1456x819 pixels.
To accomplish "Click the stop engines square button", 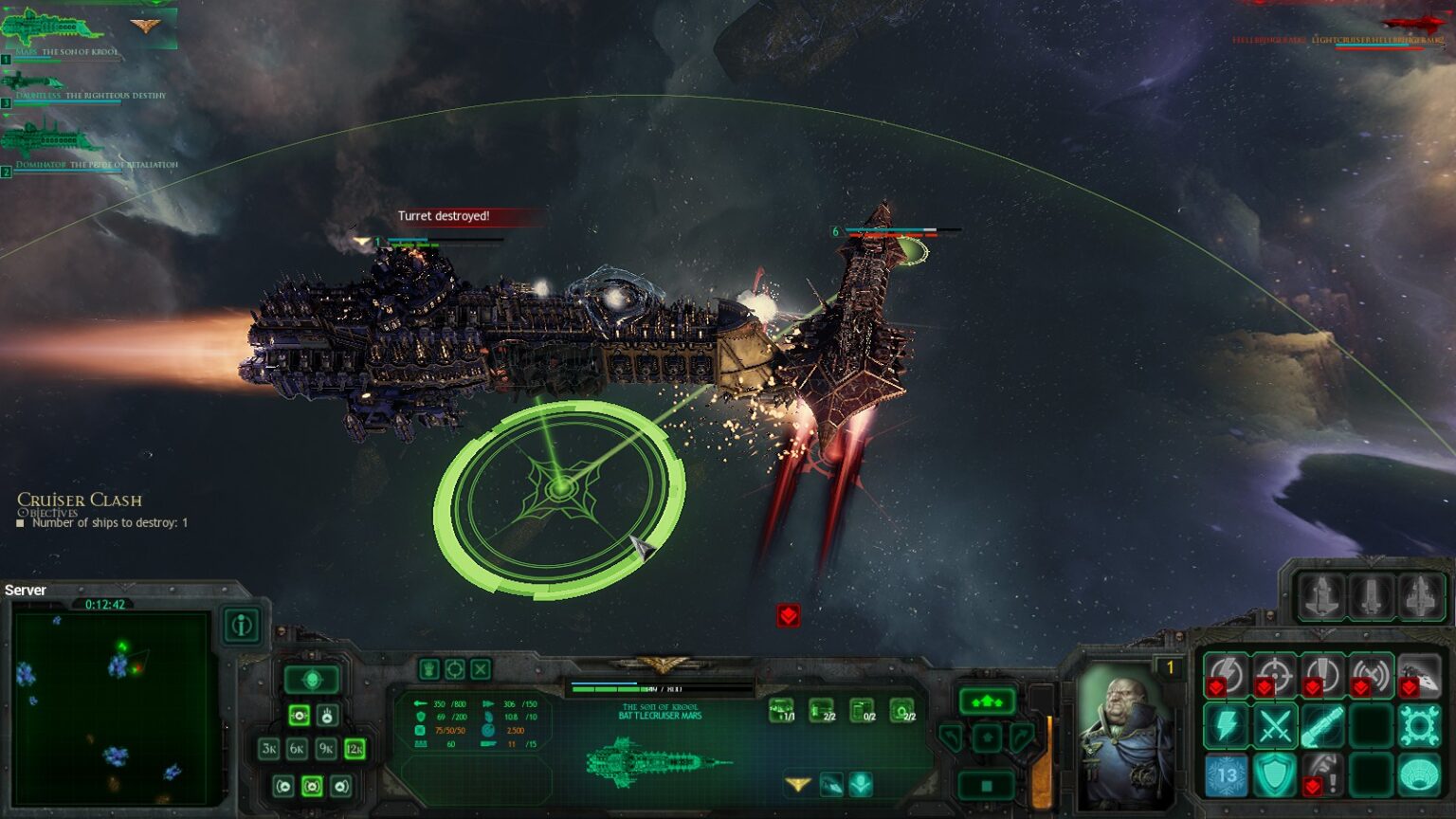I will pos(987,785).
